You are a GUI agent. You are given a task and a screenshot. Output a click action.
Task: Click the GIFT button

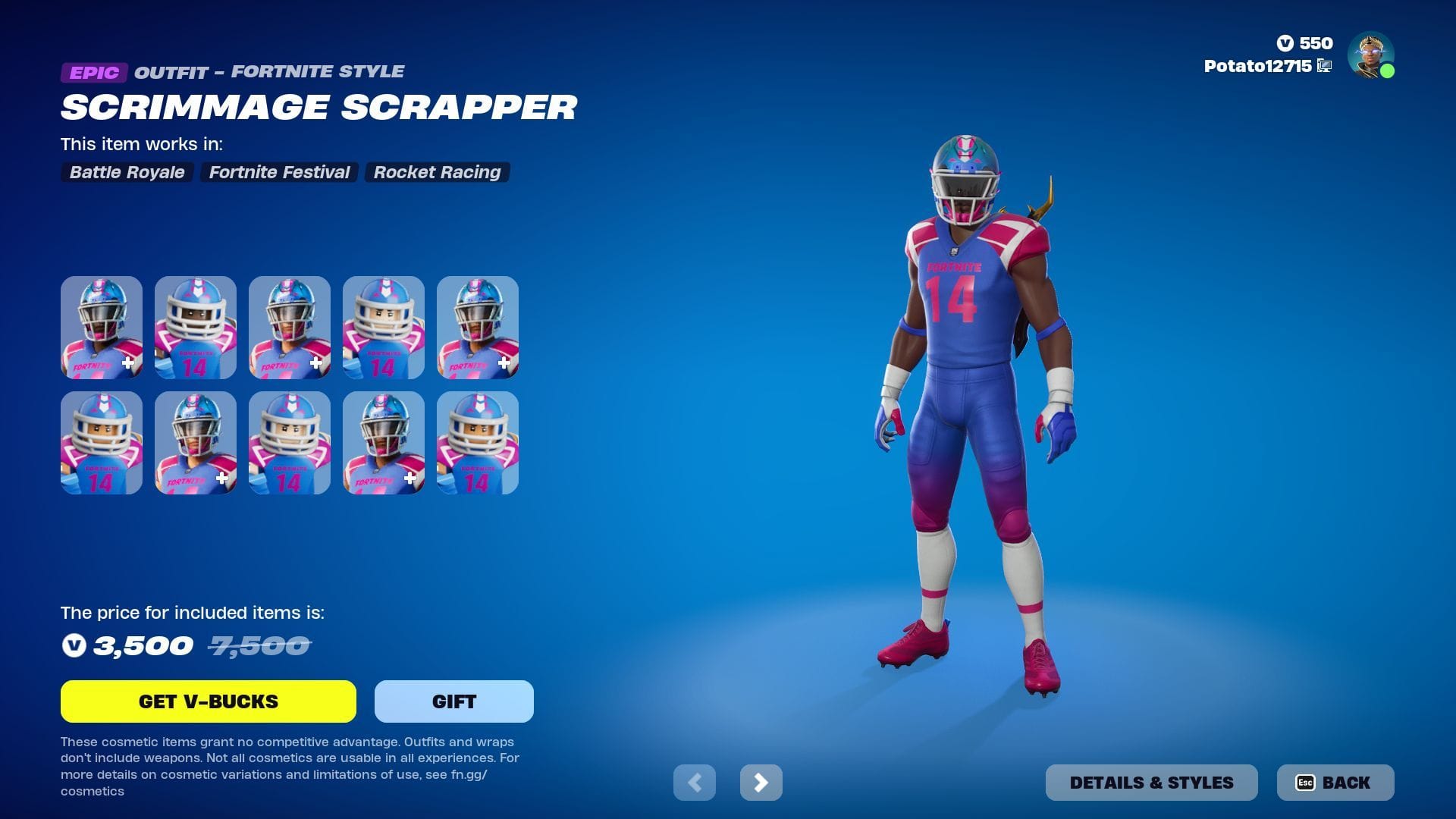click(453, 701)
